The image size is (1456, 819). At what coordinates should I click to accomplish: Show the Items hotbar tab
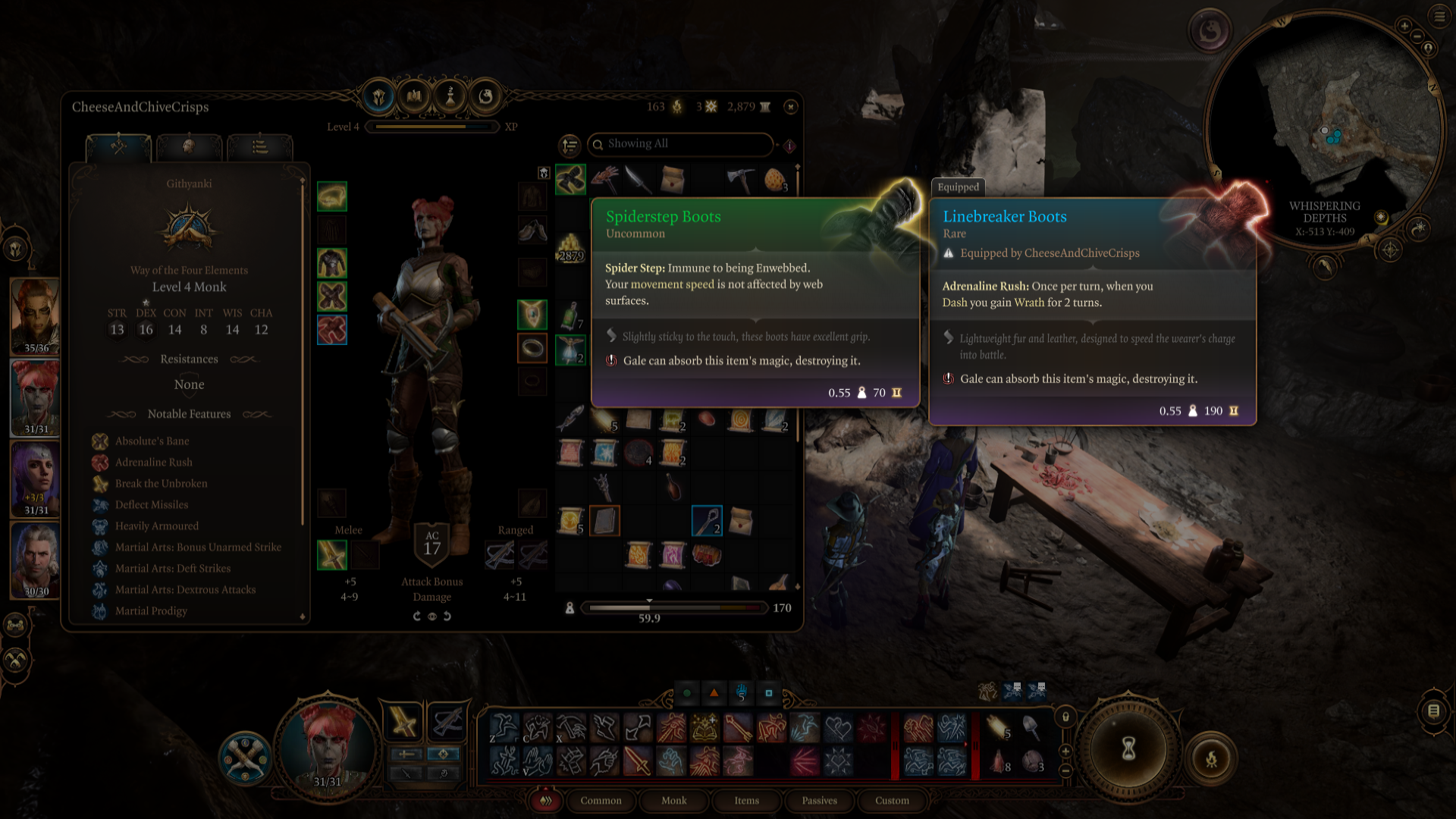(746, 801)
